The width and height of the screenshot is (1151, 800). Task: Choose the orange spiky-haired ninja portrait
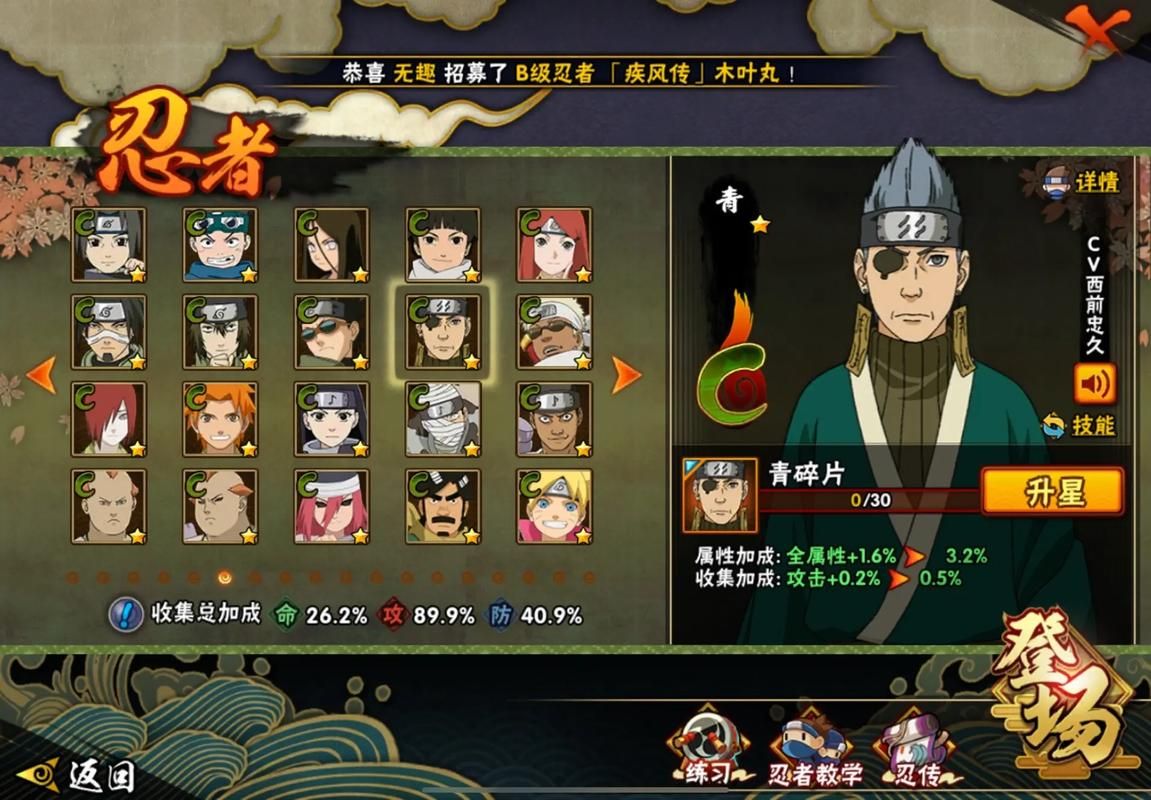[x=220, y=419]
